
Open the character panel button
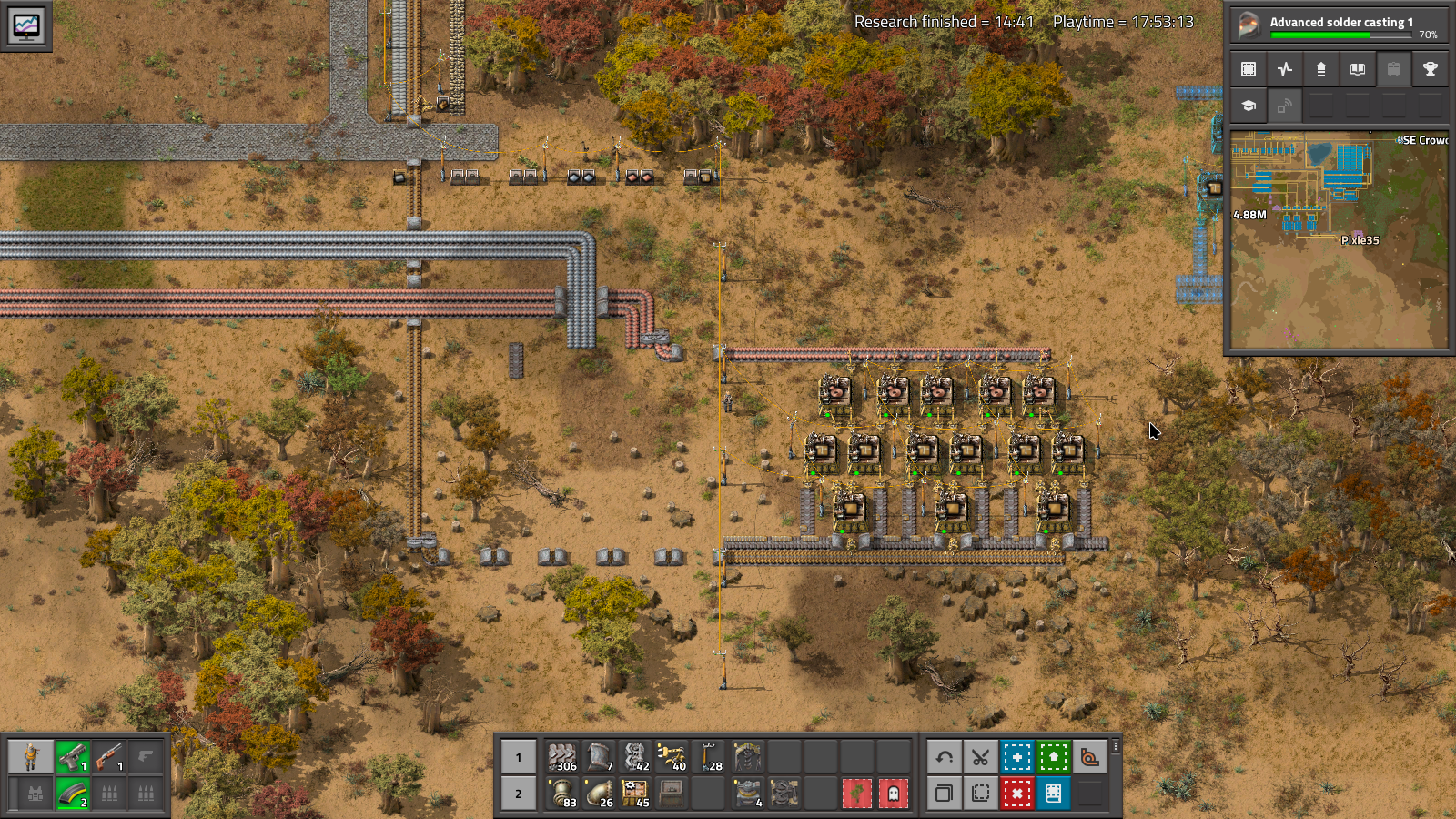coord(32,757)
